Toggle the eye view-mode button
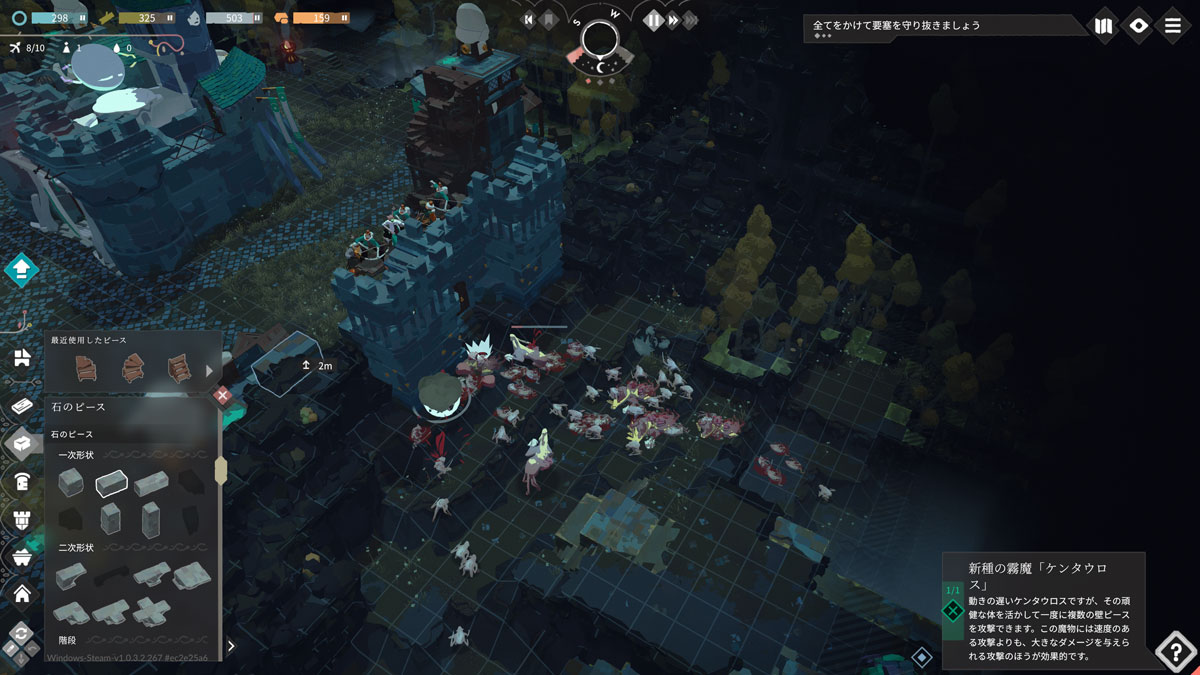 pos(1138,26)
